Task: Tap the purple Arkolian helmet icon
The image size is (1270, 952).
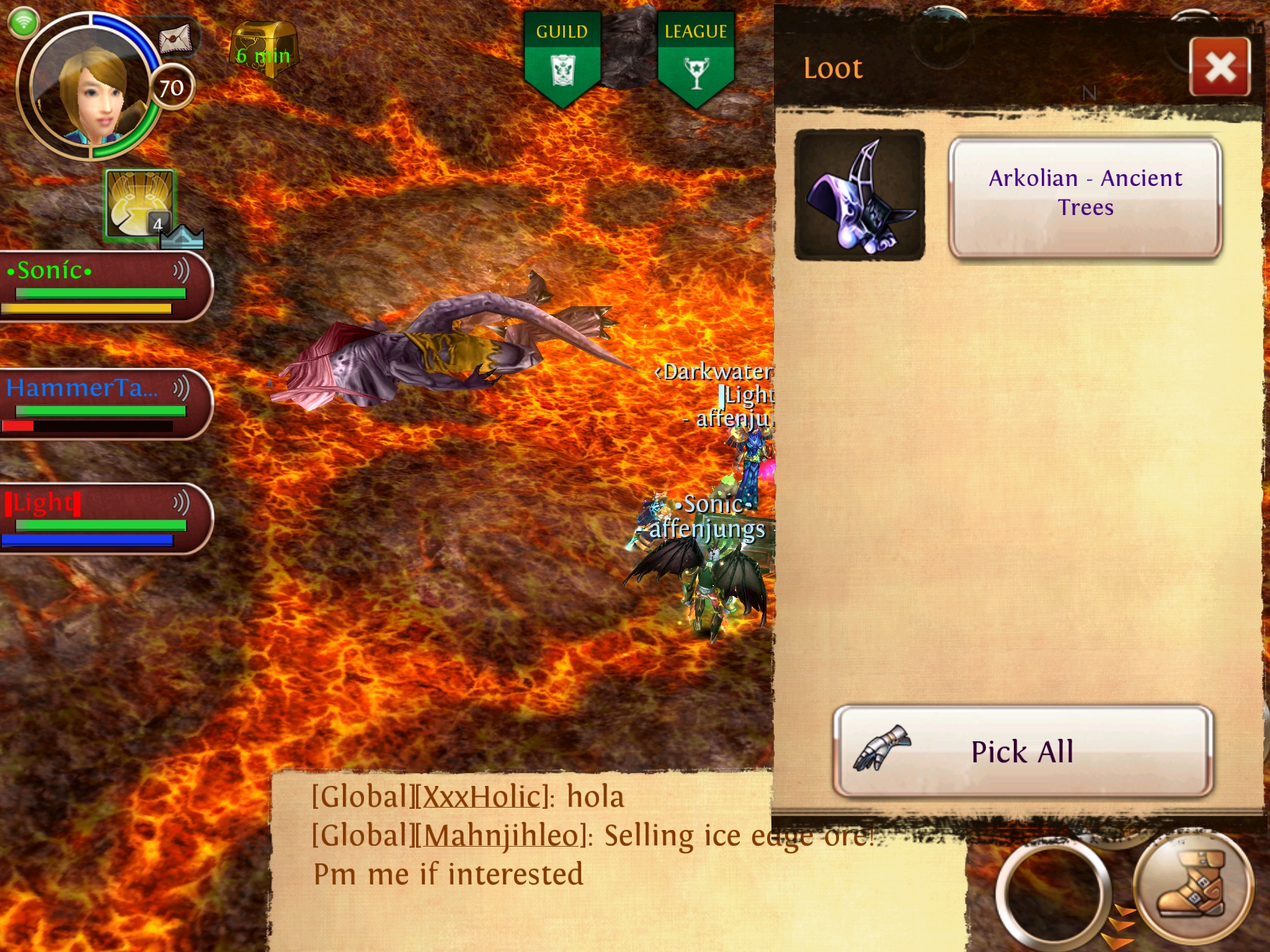Action: (859, 195)
